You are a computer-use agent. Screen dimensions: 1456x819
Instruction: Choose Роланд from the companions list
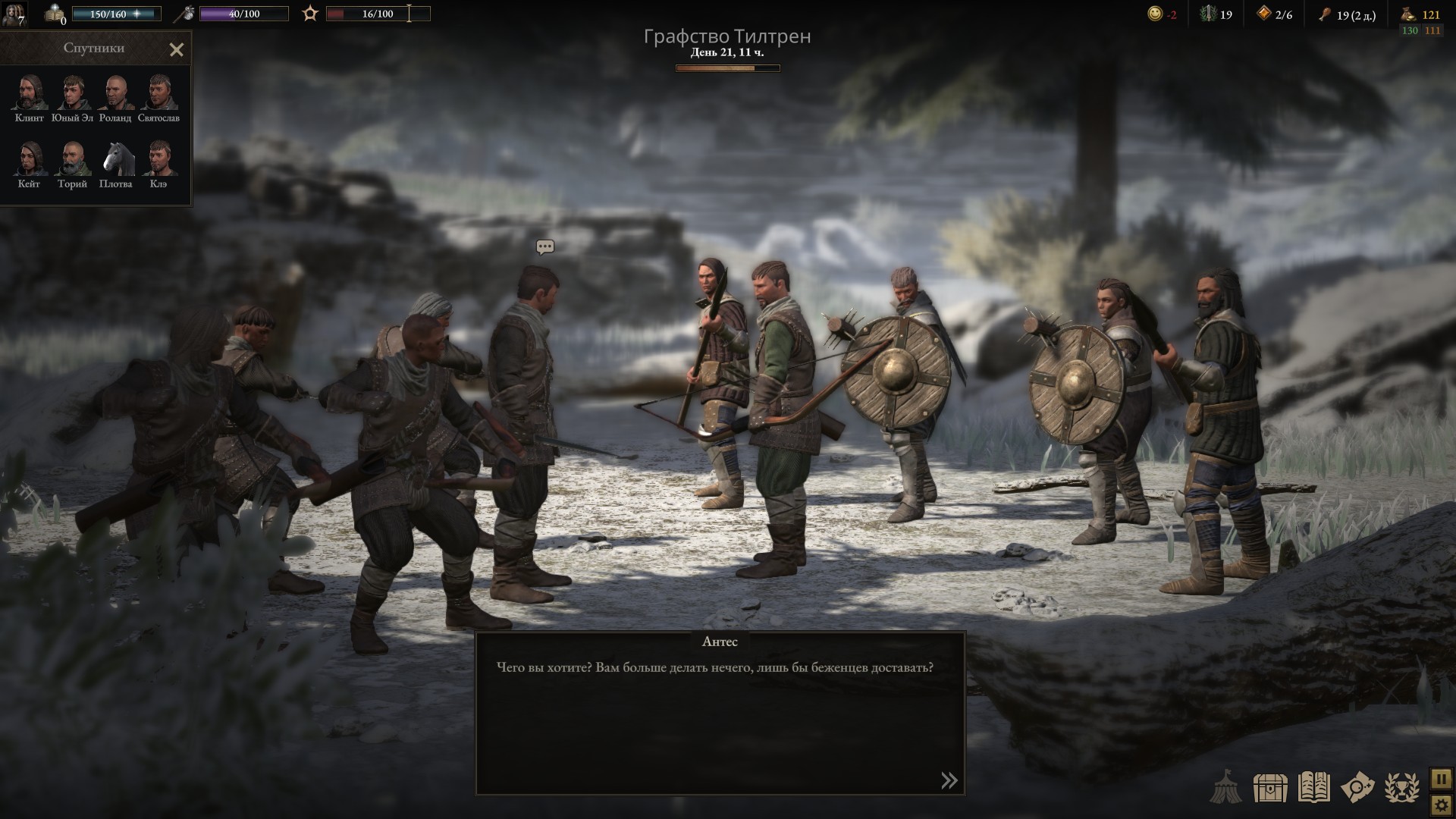pyautogui.click(x=115, y=93)
